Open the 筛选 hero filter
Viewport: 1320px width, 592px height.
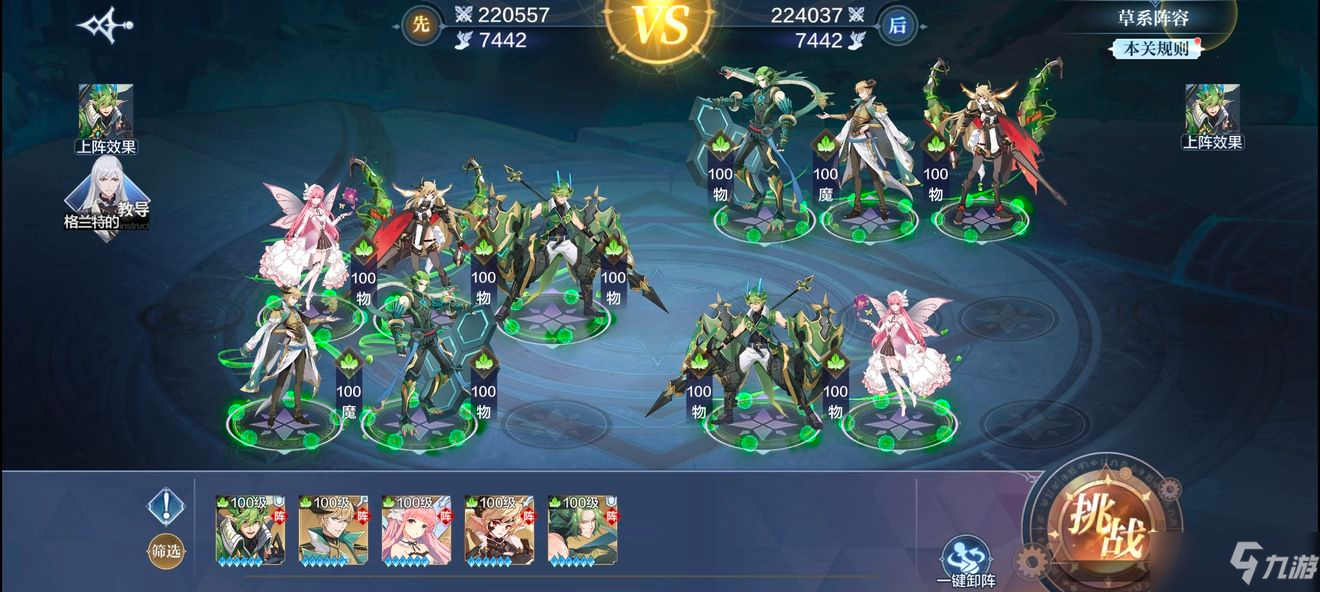click(x=166, y=549)
